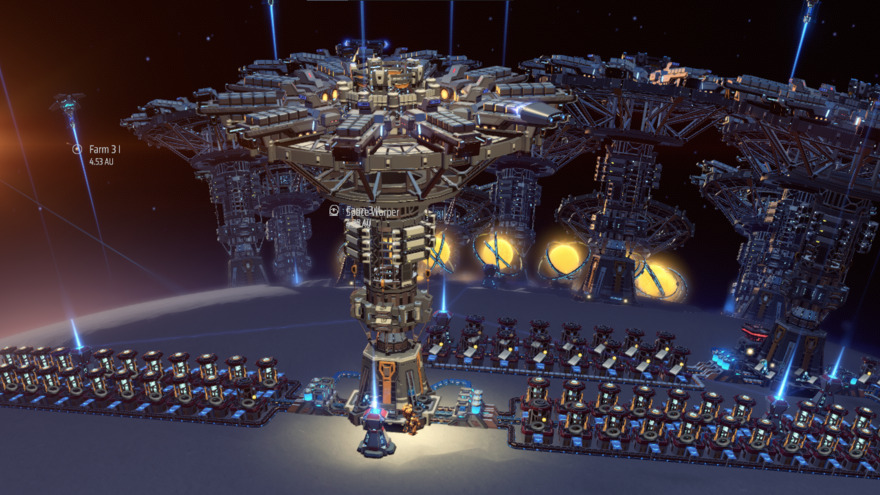The image size is (880, 495).
Task: Select the Farm 3 I planet marker
Action: click(77, 149)
